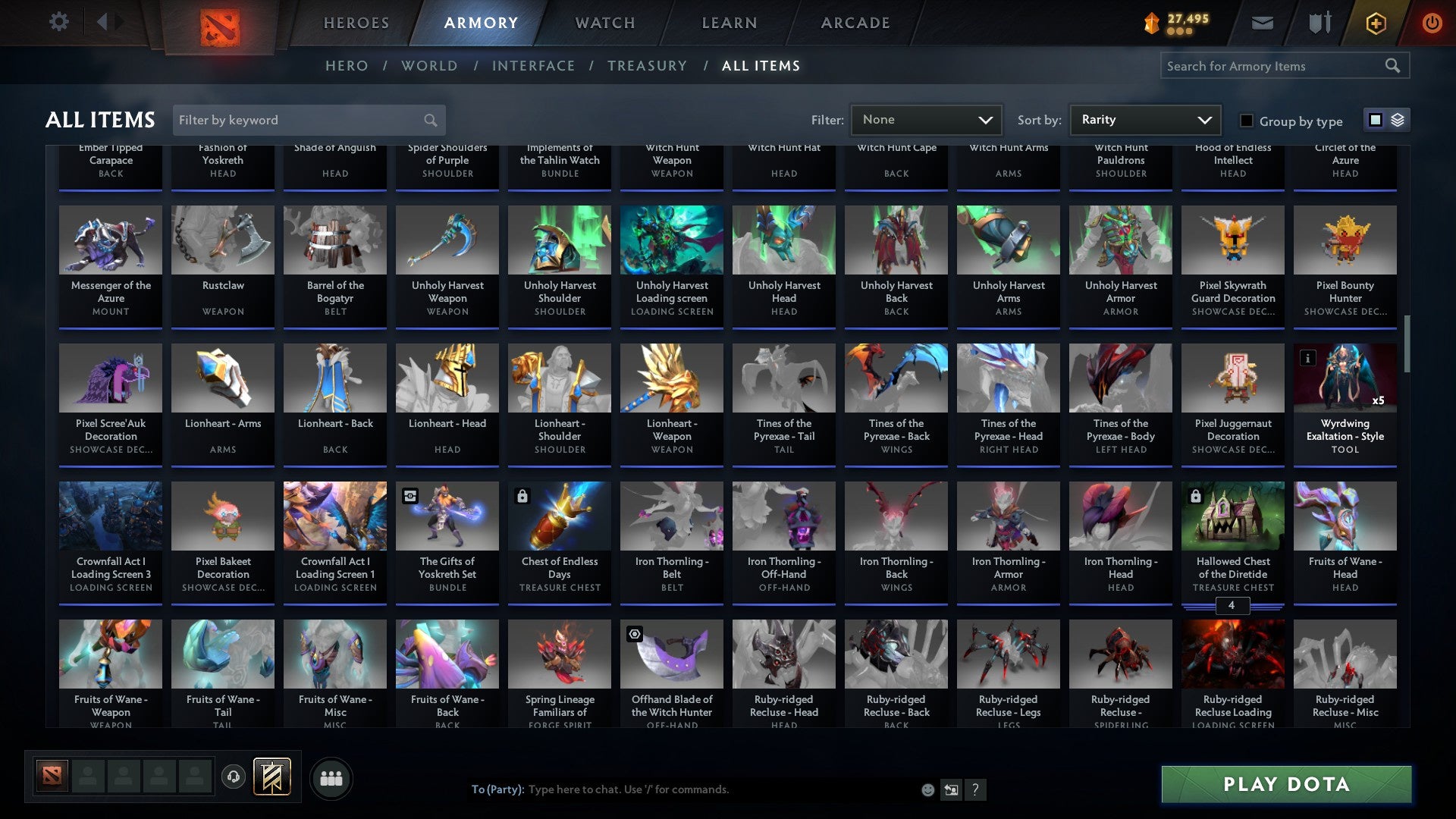The width and height of the screenshot is (1456, 819).
Task: Toggle the party voice chat headset icon
Action: click(x=233, y=777)
